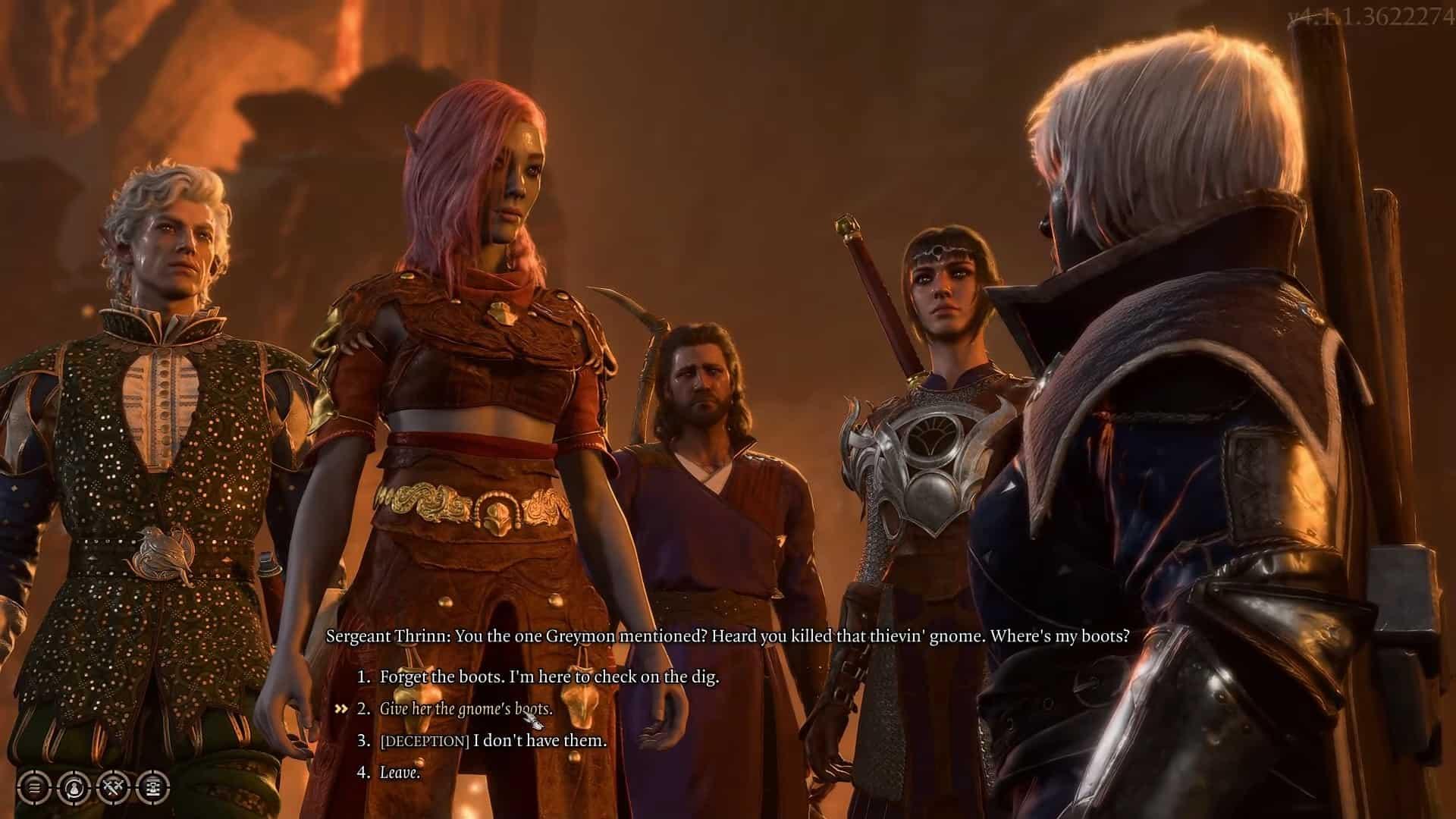Pick the Deception "I don't have them" reply
The width and height of the screenshot is (1456, 819).
493,740
